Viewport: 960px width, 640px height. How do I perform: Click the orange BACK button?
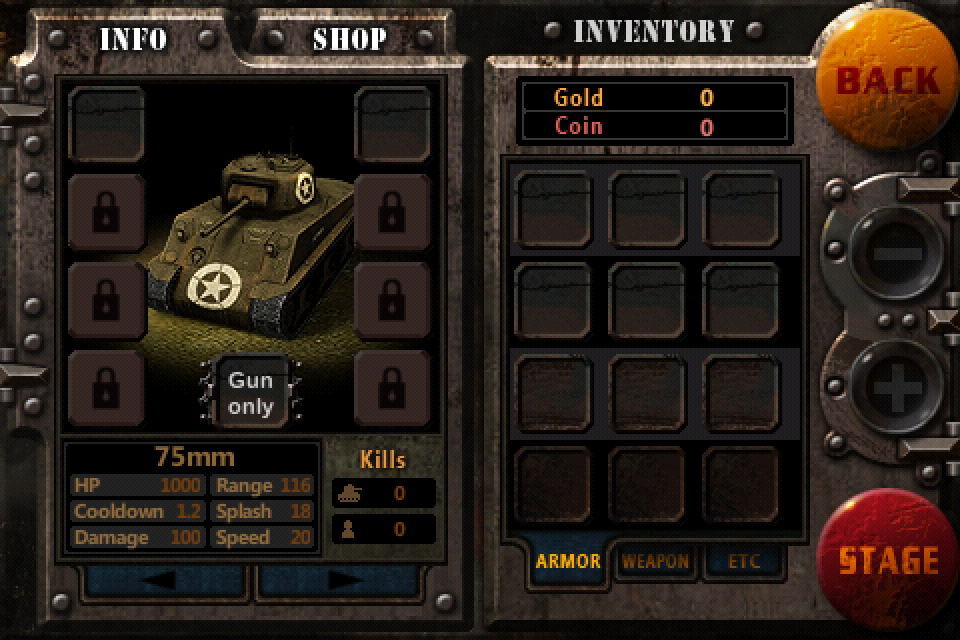886,80
